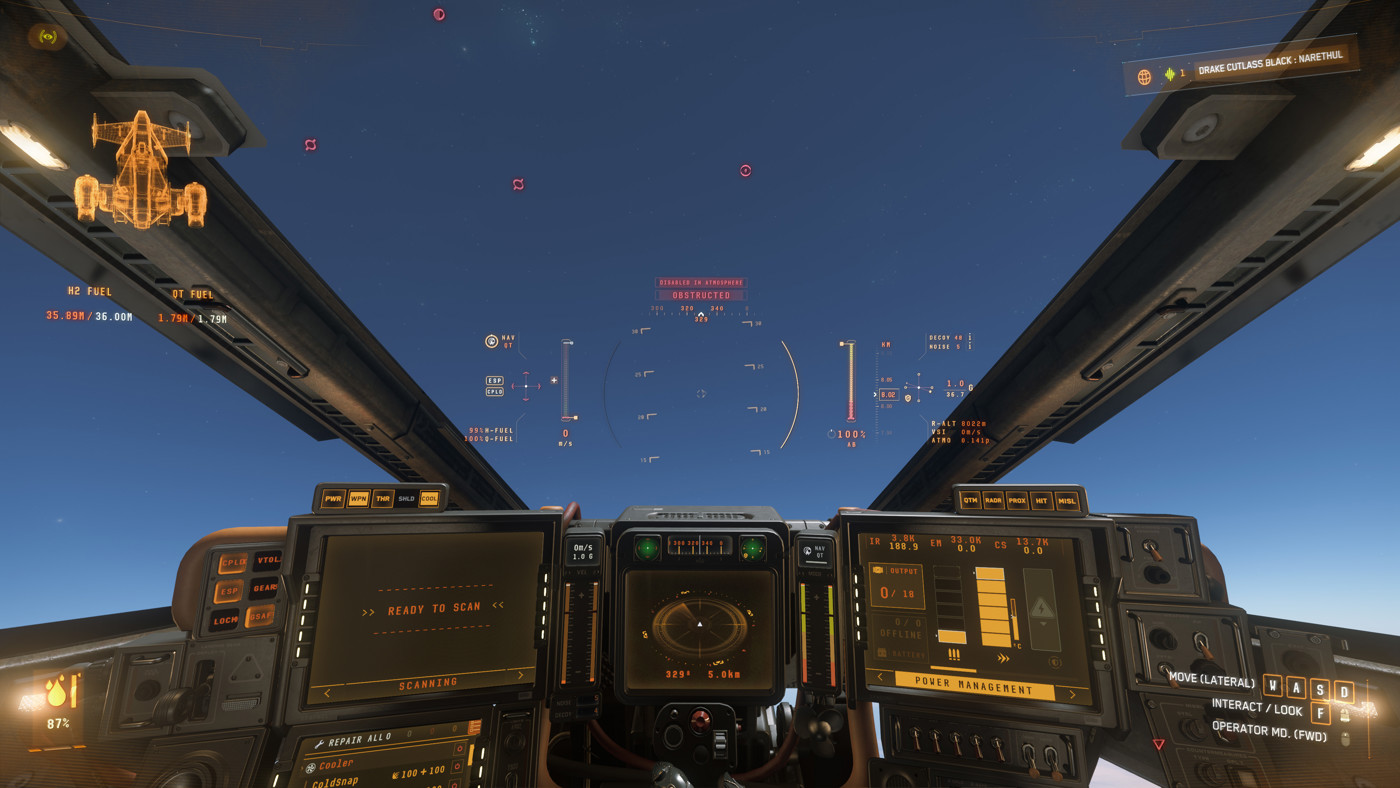
Task: Click the warning triangle on the Power Management screen
Action: coord(1043,607)
